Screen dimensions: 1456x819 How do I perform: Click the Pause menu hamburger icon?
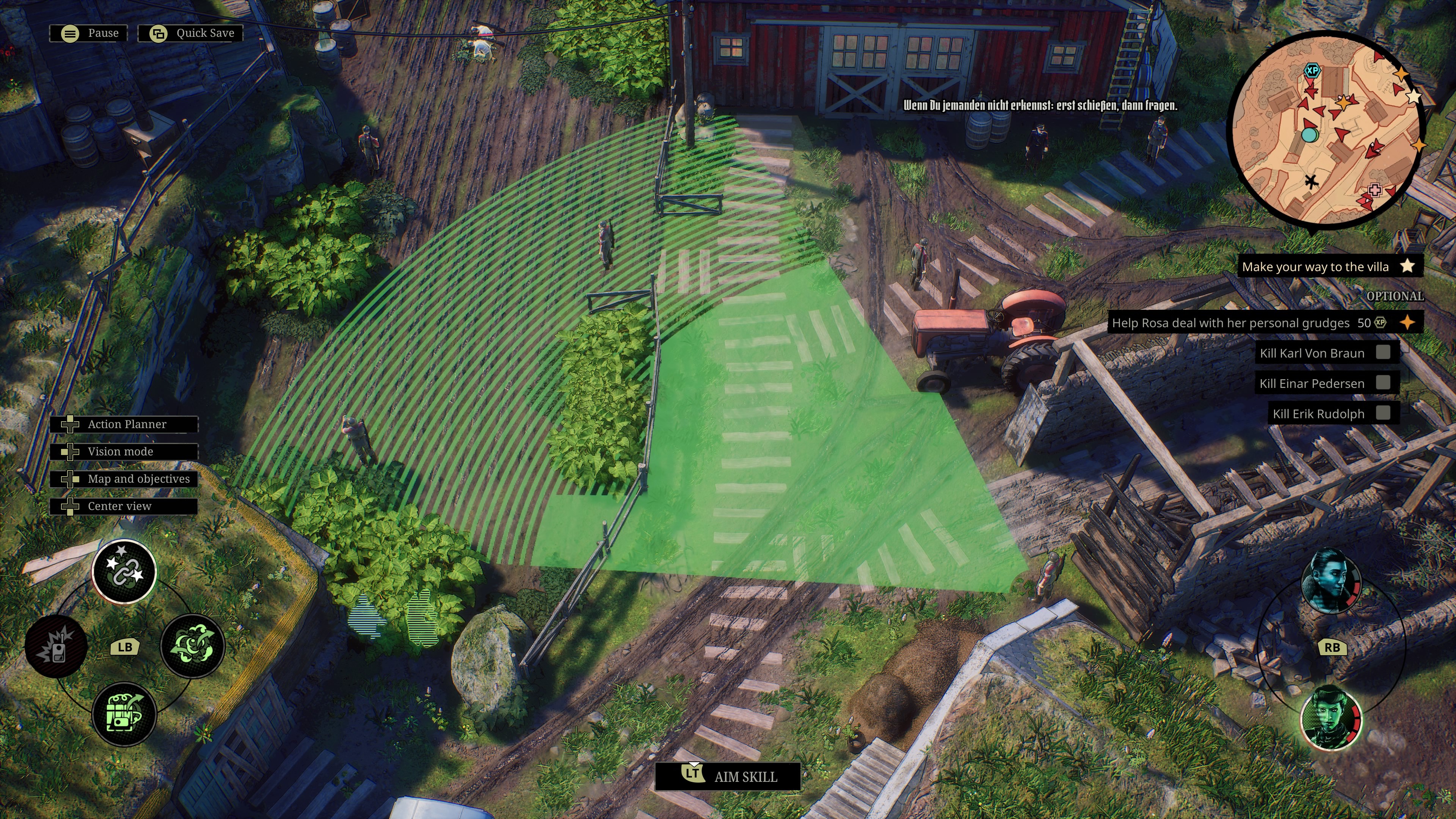click(x=69, y=33)
